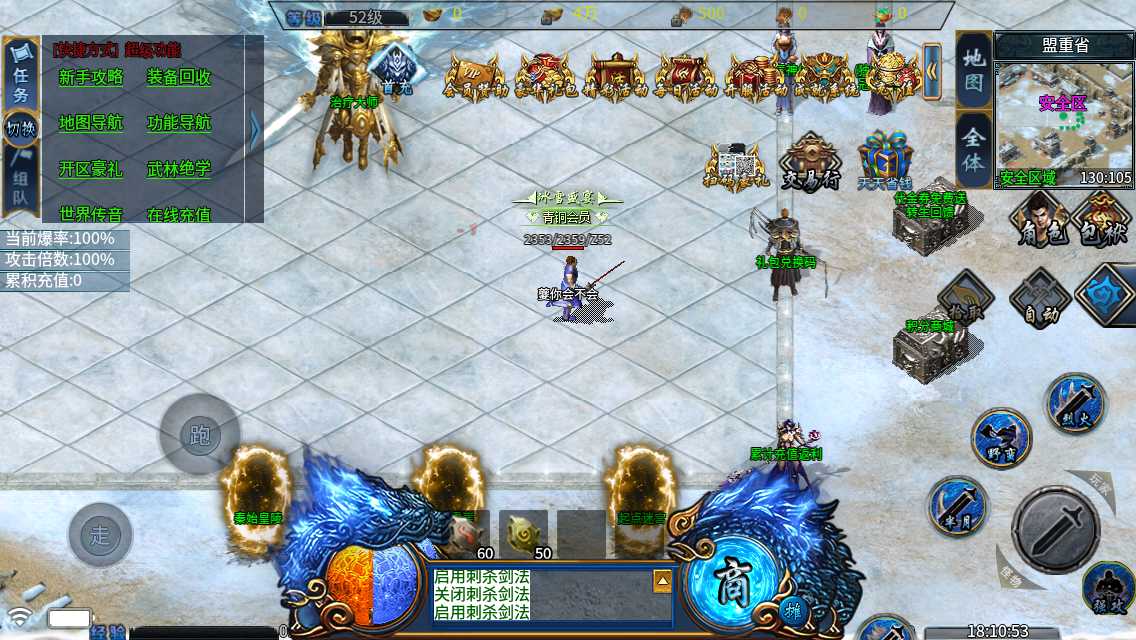The width and height of the screenshot is (1136, 640).
Task: Open the 新手攻略 beginner guide link
Action: [91, 78]
